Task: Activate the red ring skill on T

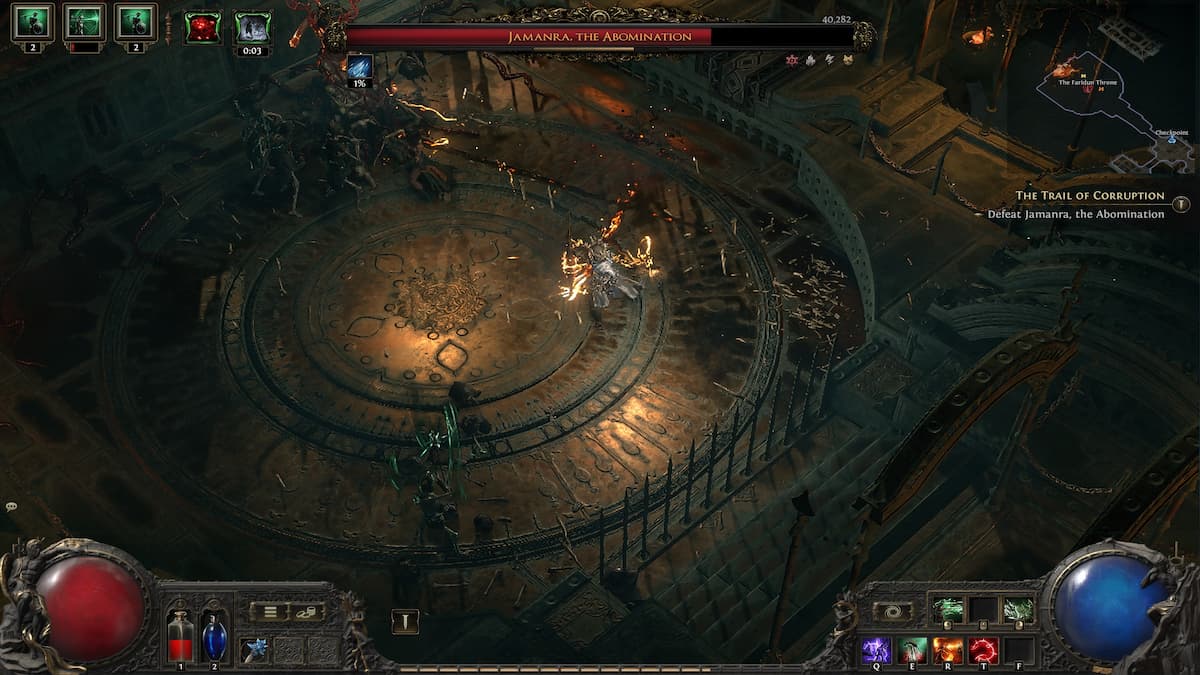Action: click(x=982, y=650)
